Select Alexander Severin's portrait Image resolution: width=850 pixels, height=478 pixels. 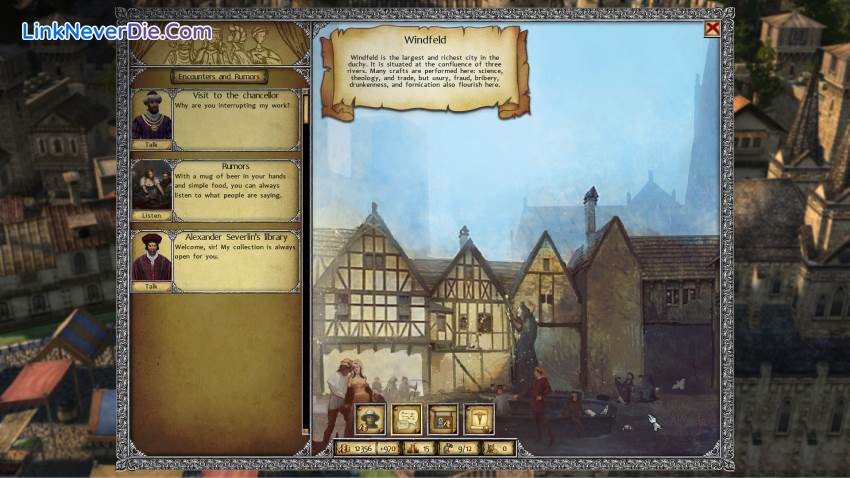coord(152,256)
